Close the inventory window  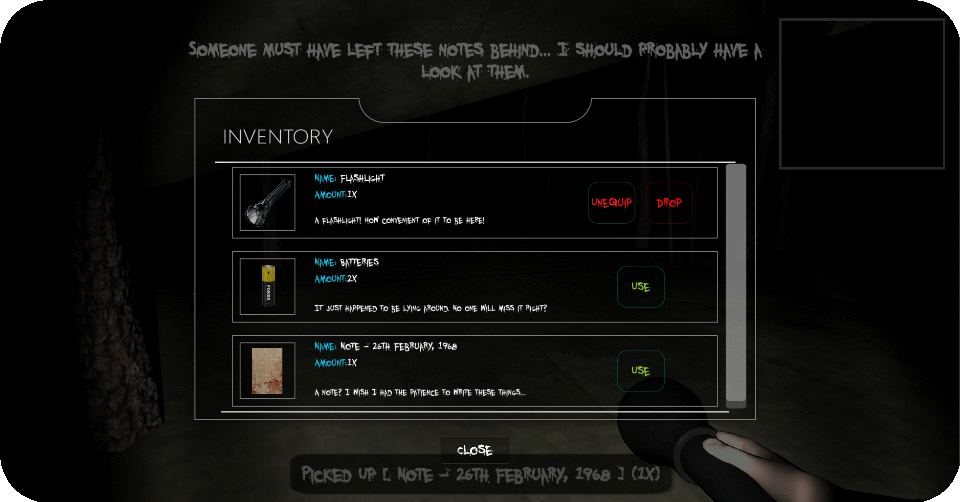point(474,450)
